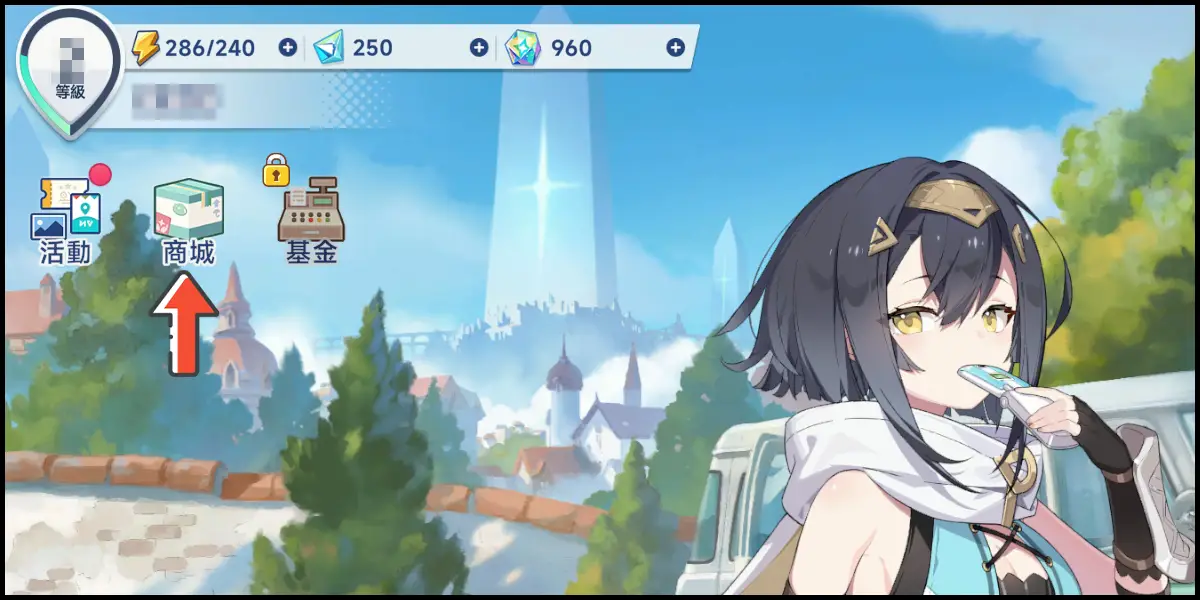The width and height of the screenshot is (1200, 600).
Task: Add more lightning stamina with the plus button
Action: (x=288, y=47)
